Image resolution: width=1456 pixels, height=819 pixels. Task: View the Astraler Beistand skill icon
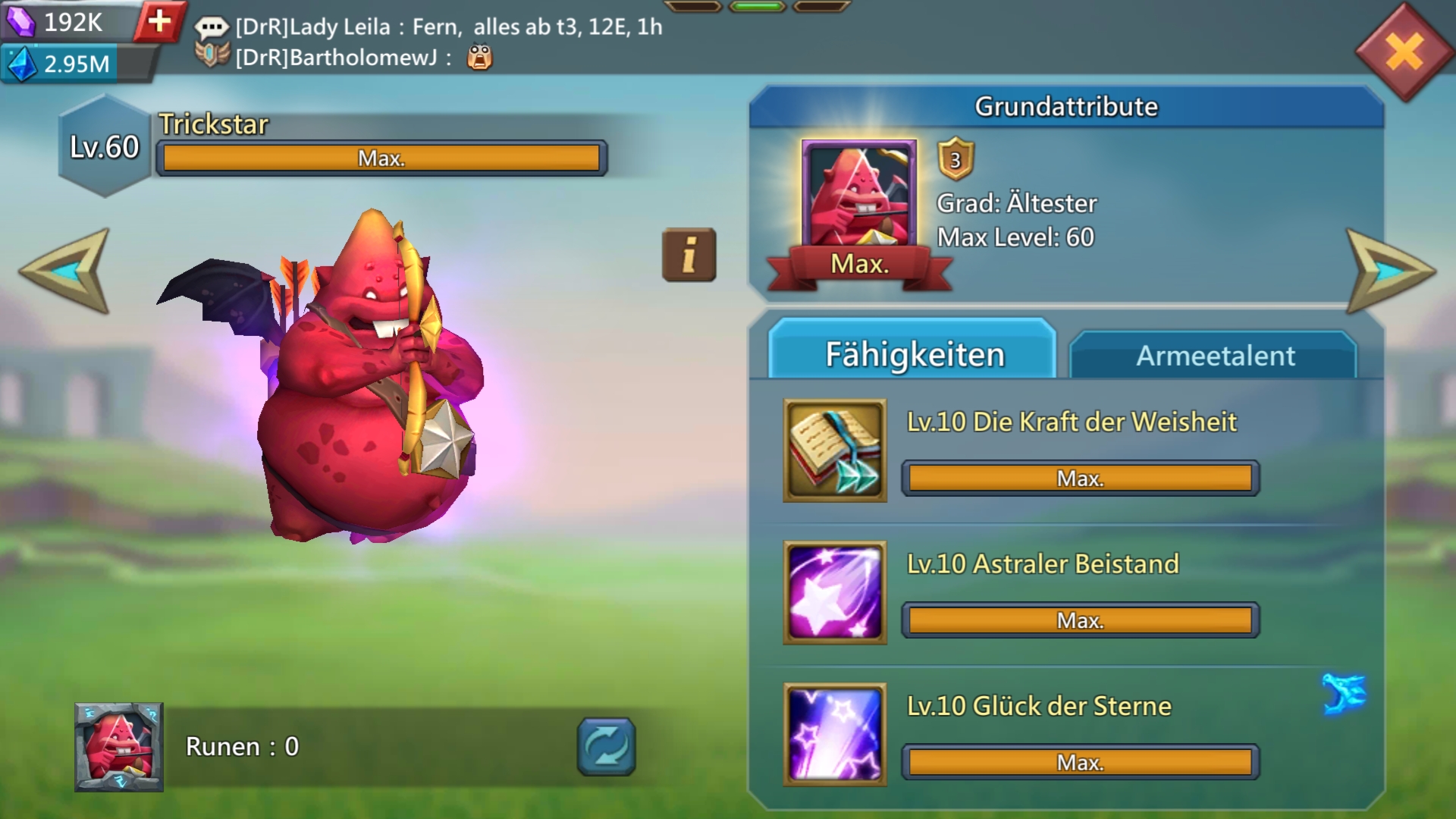coord(835,592)
